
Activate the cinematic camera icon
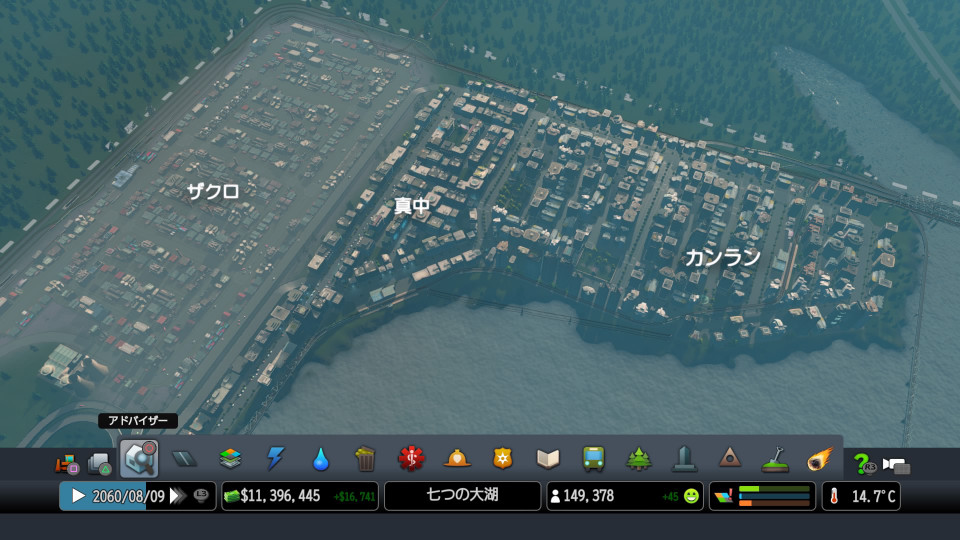tap(896, 465)
